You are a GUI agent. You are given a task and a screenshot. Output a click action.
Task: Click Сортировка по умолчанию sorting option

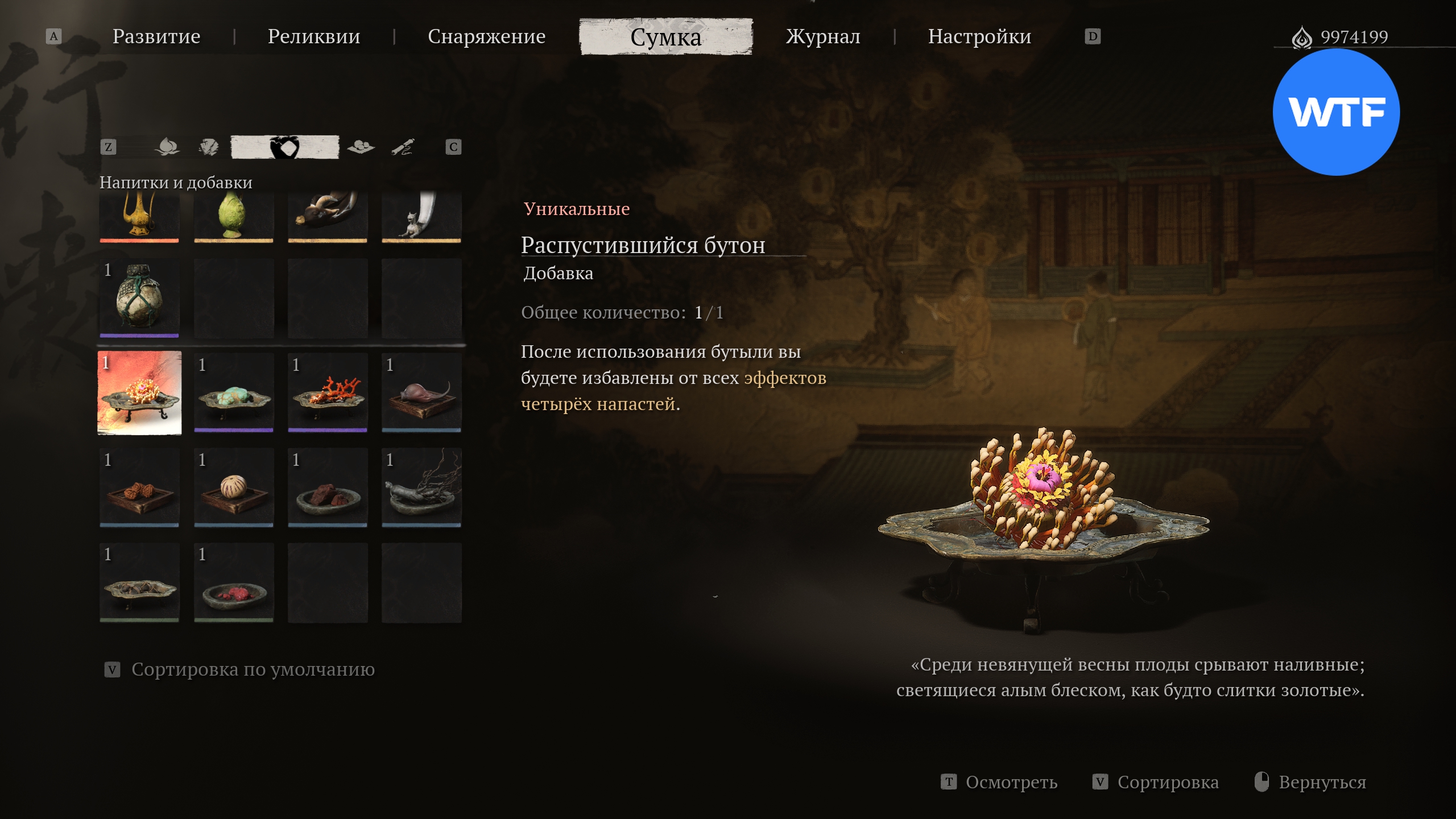[253, 669]
